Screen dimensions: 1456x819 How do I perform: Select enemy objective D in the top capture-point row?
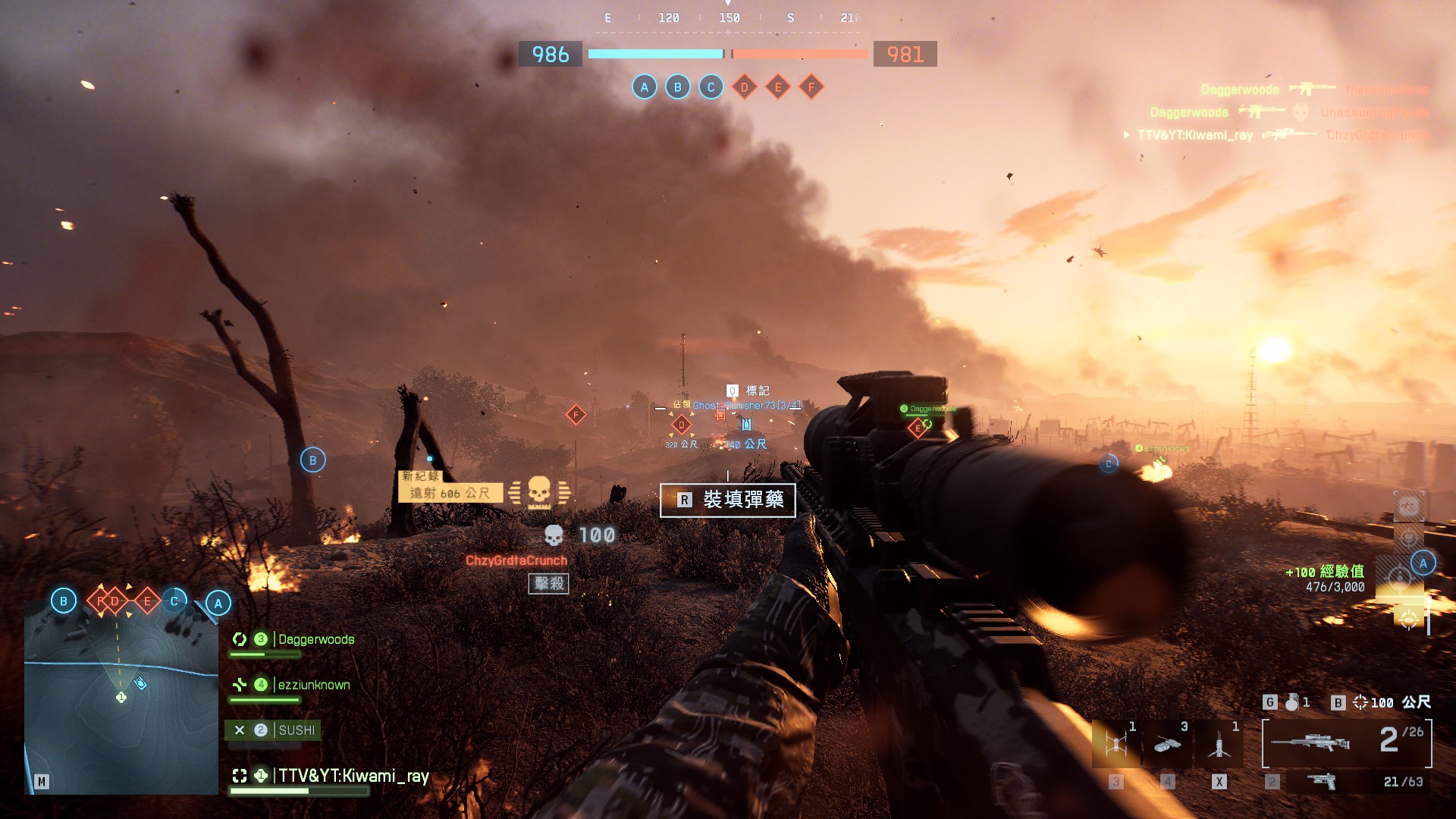744,87
